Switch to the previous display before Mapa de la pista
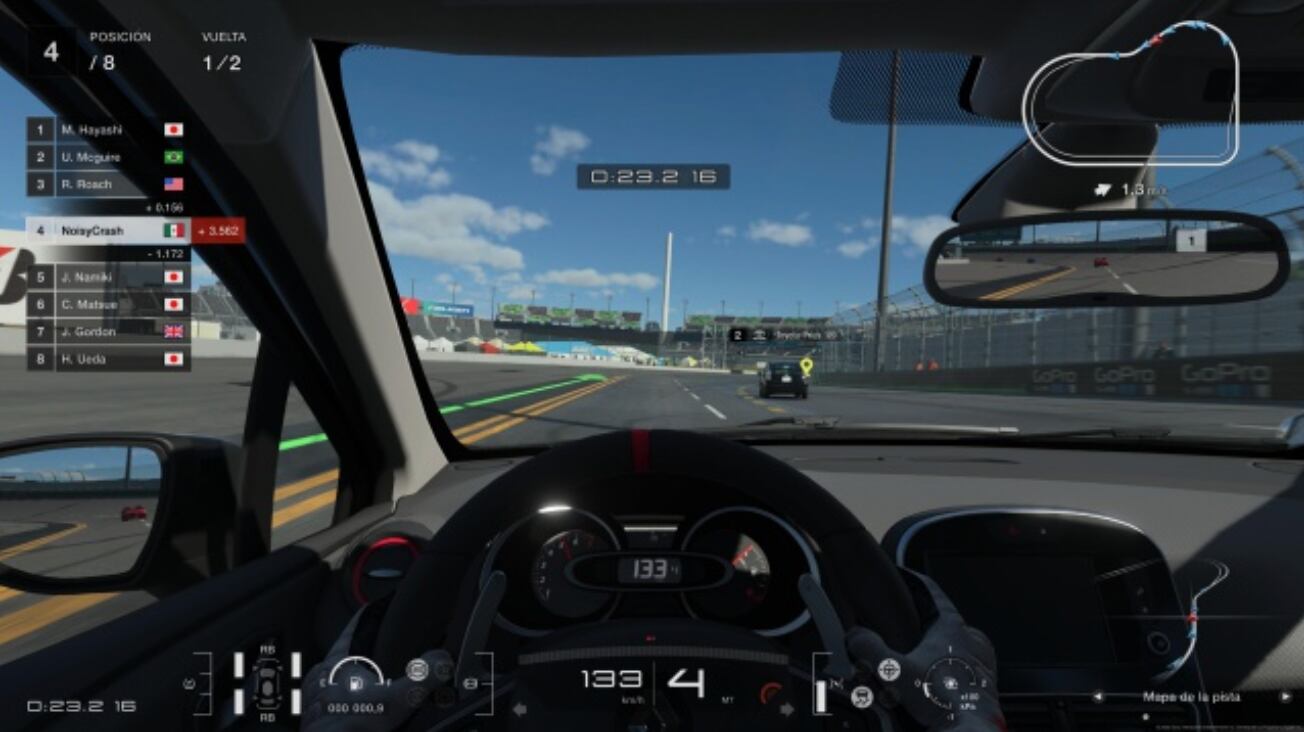This screenshot has height=732, width=1304. 1098,696
